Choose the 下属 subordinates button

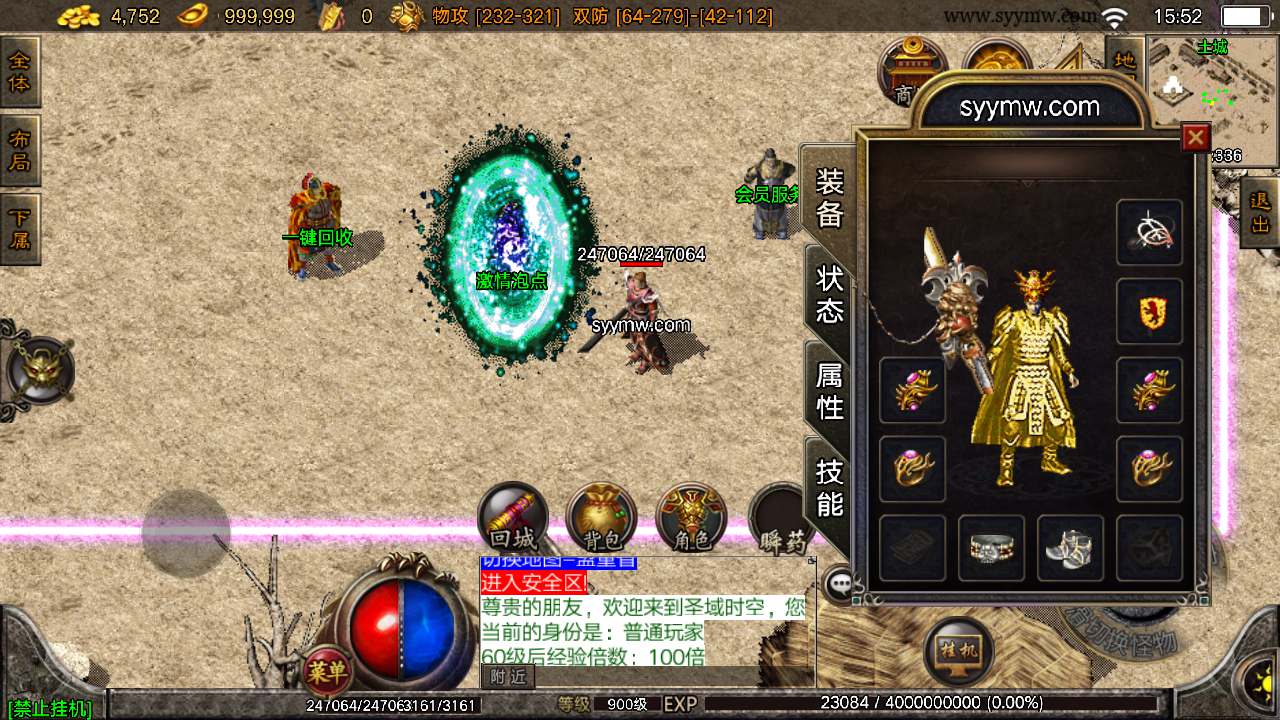click(x=20, y=228)
